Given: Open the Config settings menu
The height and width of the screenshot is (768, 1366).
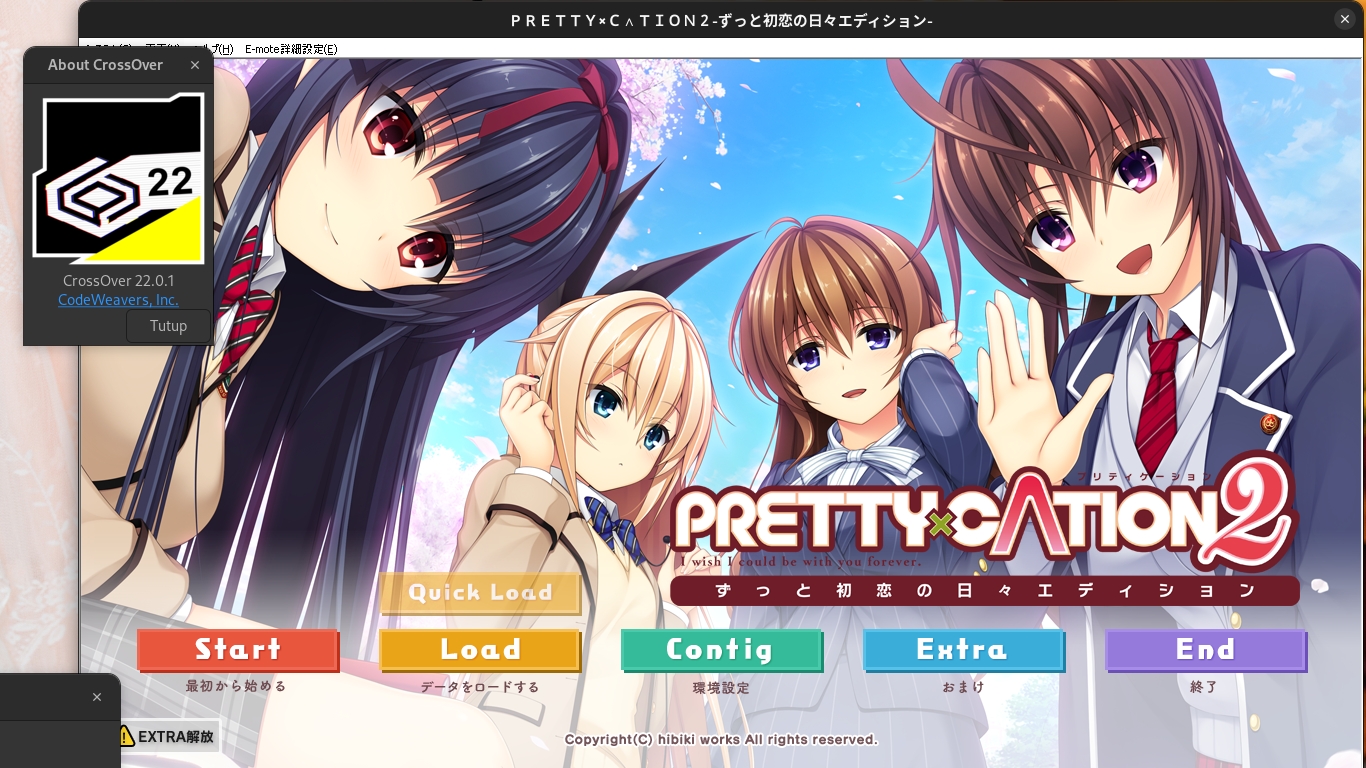Looking at the screenshot, I should (722, 650).
